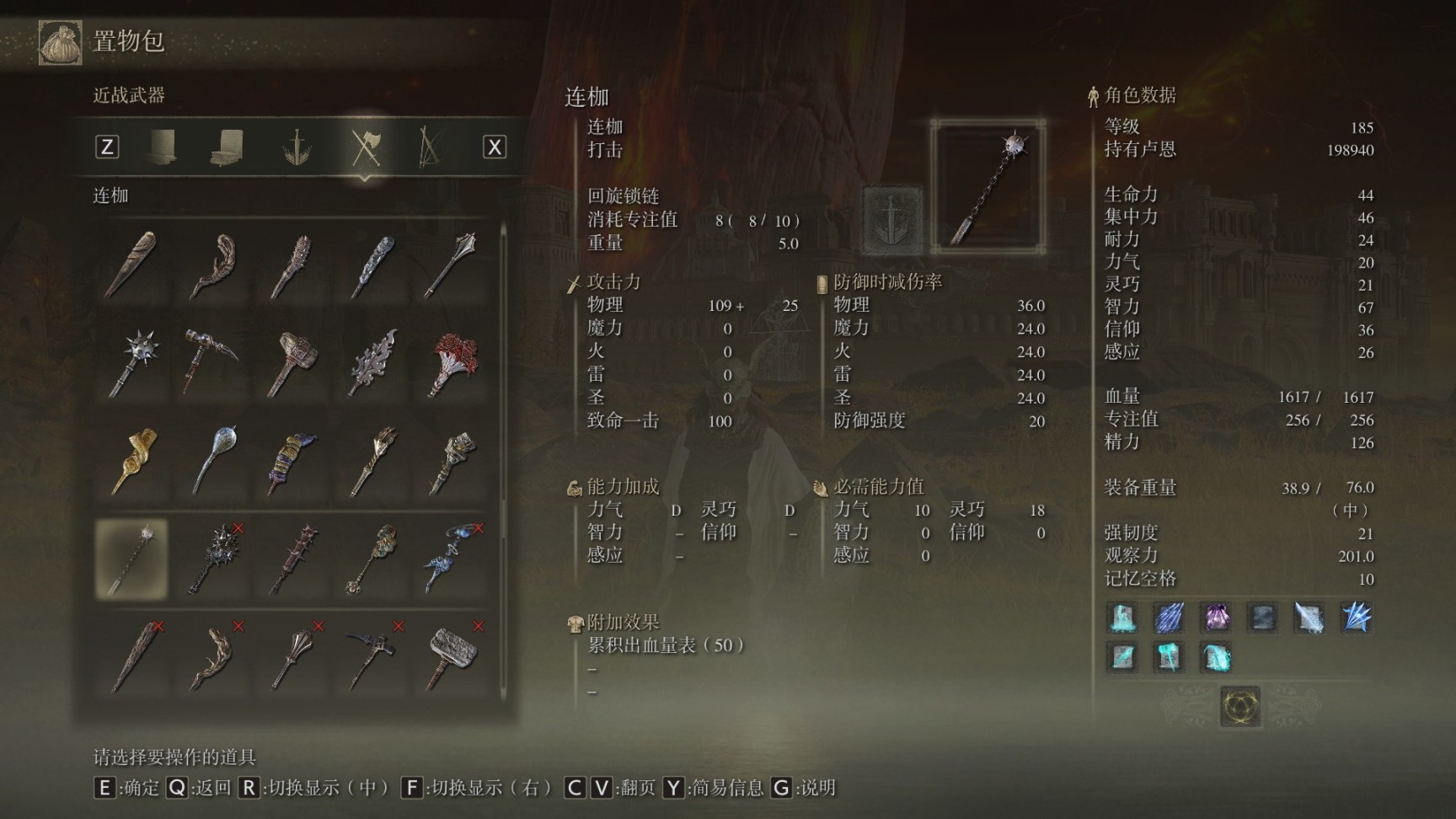Switch to the crossed axe and sword tab

[366, 148]
